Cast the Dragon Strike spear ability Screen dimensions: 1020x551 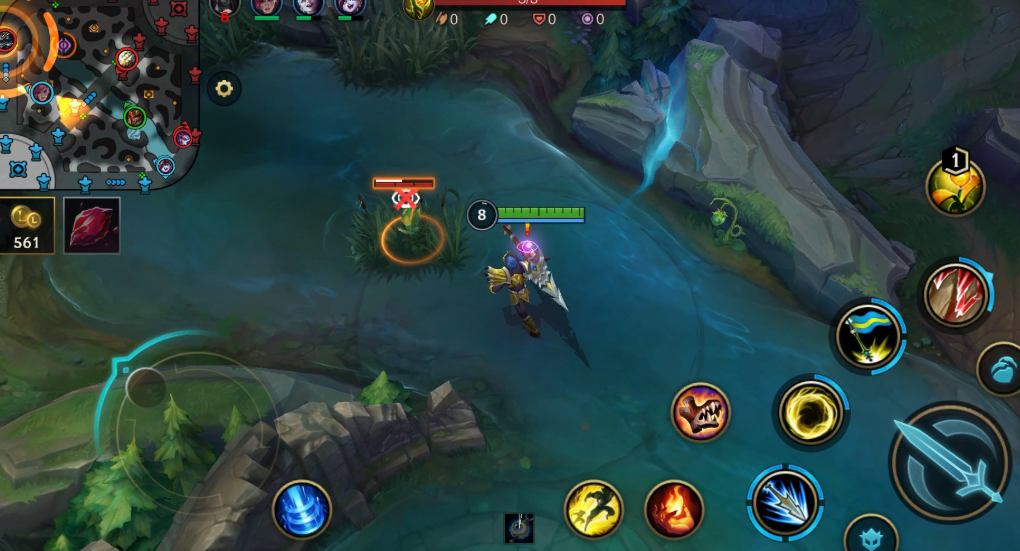click(786, 499)
